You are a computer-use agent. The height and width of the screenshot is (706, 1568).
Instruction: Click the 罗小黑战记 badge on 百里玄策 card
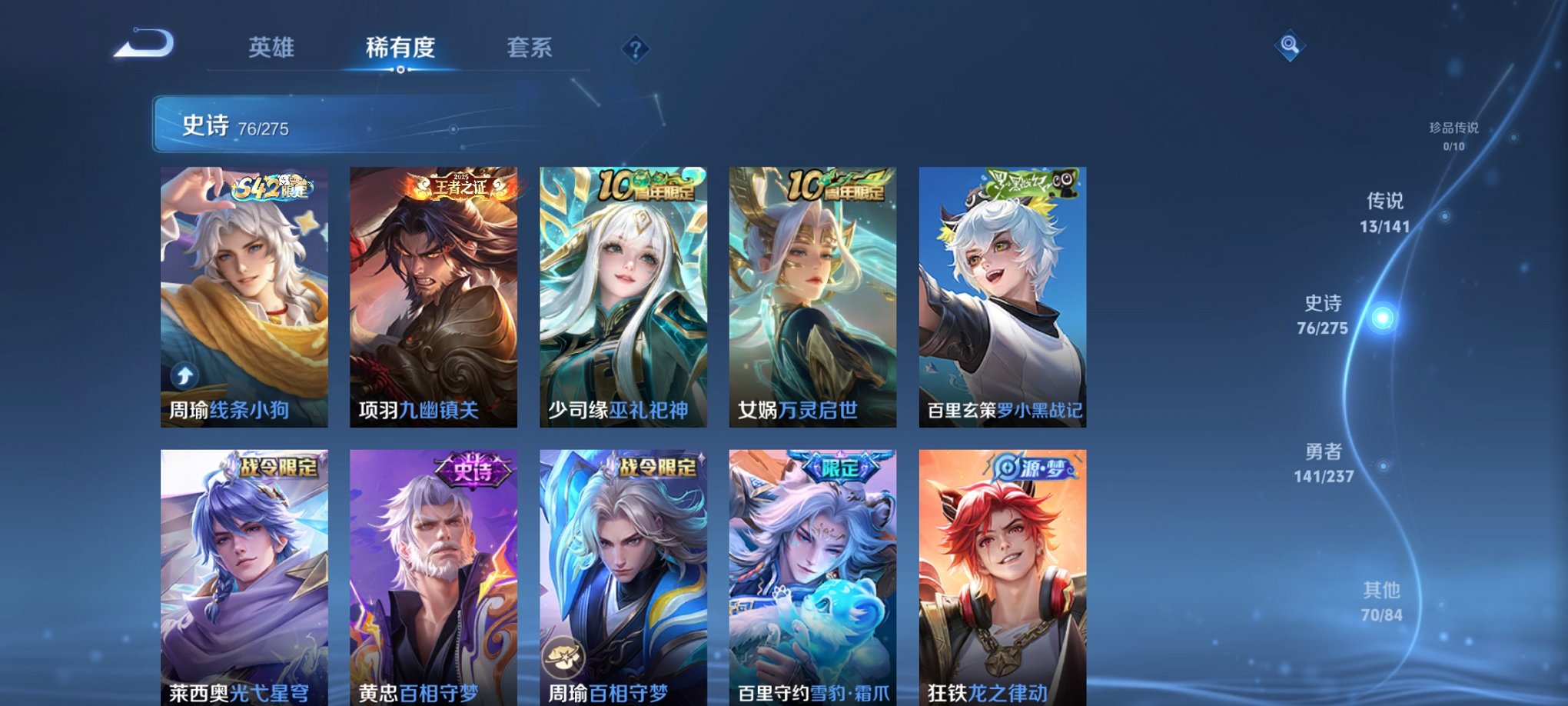click(1030, 185)
